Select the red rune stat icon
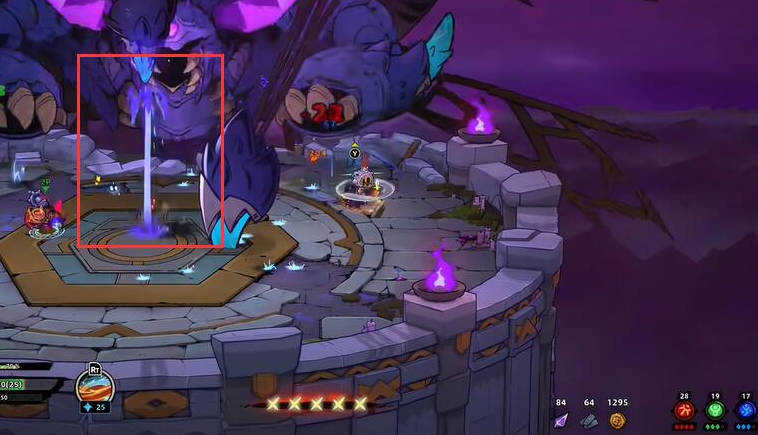 coord(685,411)
